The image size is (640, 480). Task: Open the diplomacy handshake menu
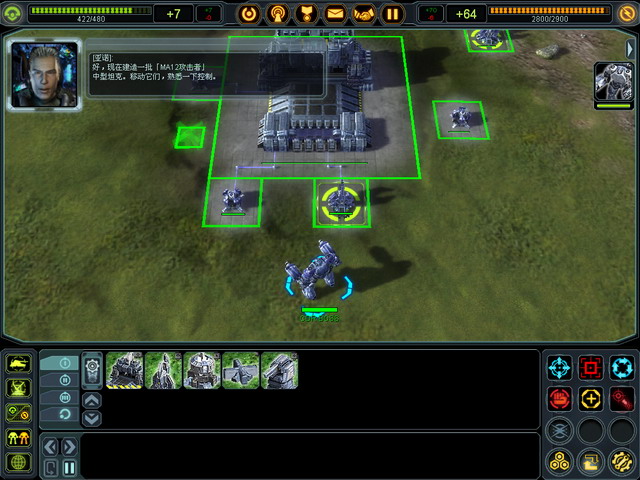363,14
